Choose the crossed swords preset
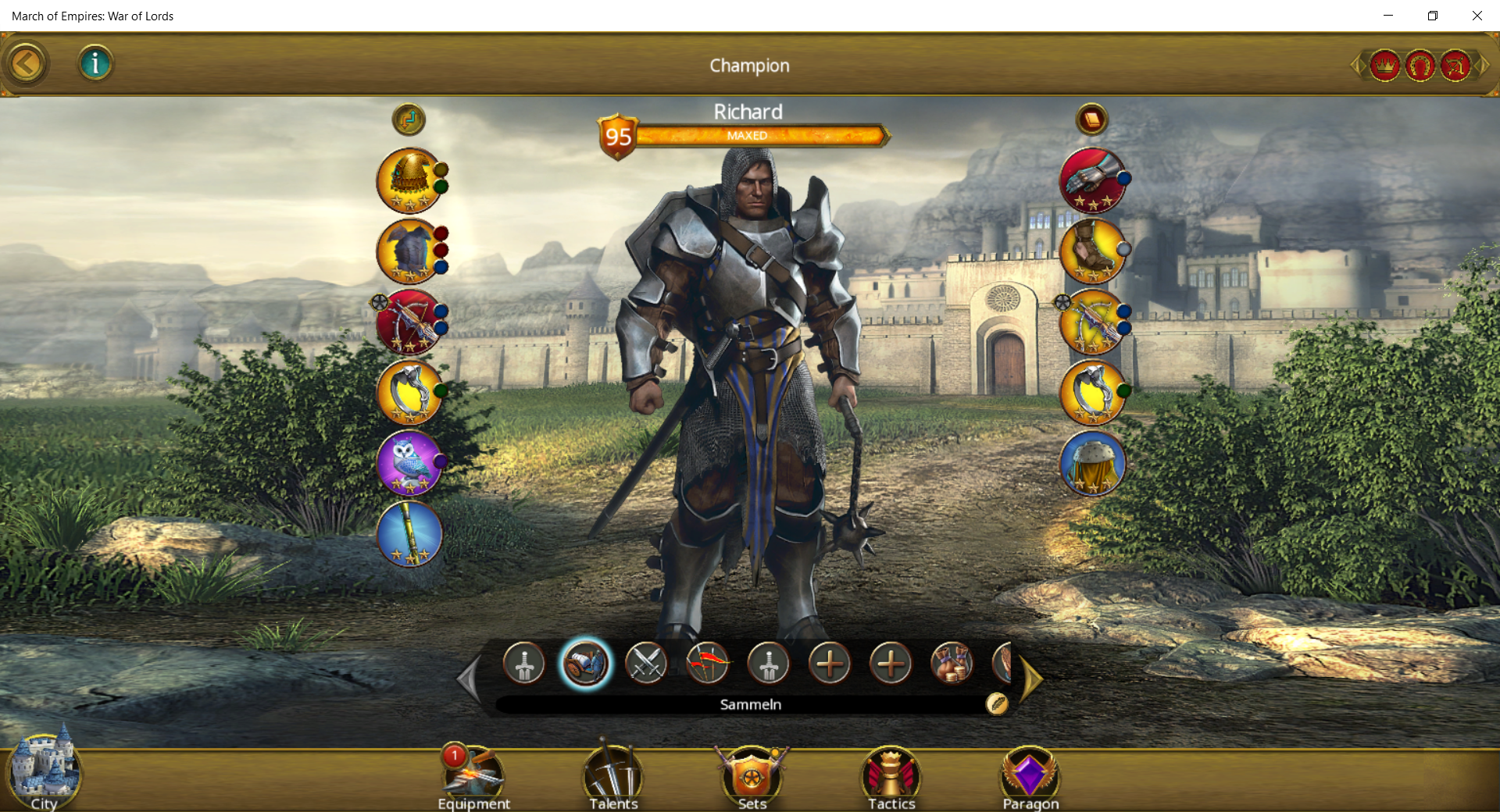The image size is (1500, 812). 646,664
